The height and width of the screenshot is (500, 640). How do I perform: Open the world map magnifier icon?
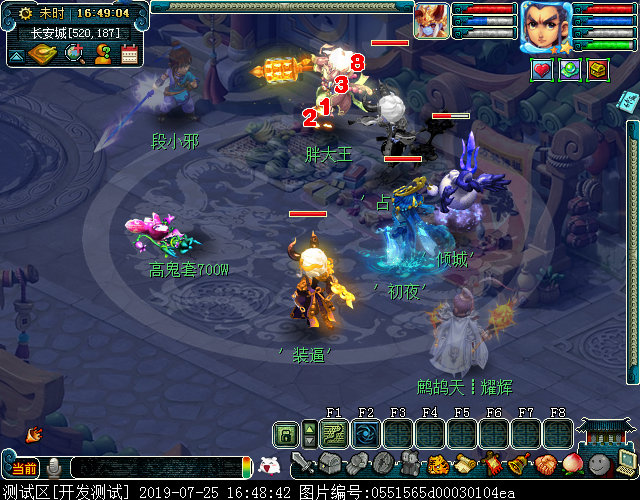[x=74, y=53]
